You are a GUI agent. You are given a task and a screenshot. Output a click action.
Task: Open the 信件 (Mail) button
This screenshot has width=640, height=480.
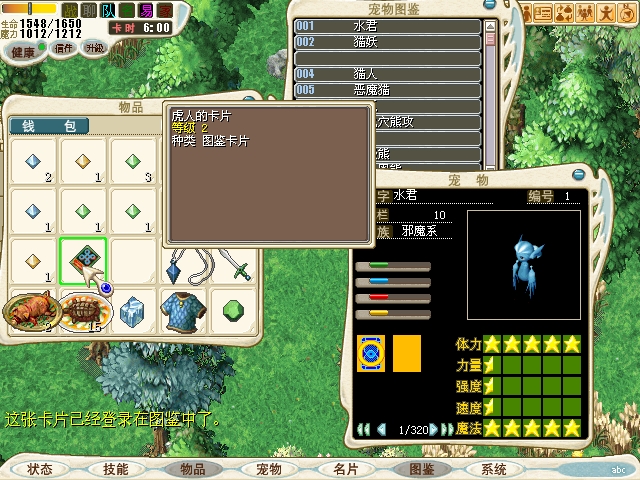point(63,48)
